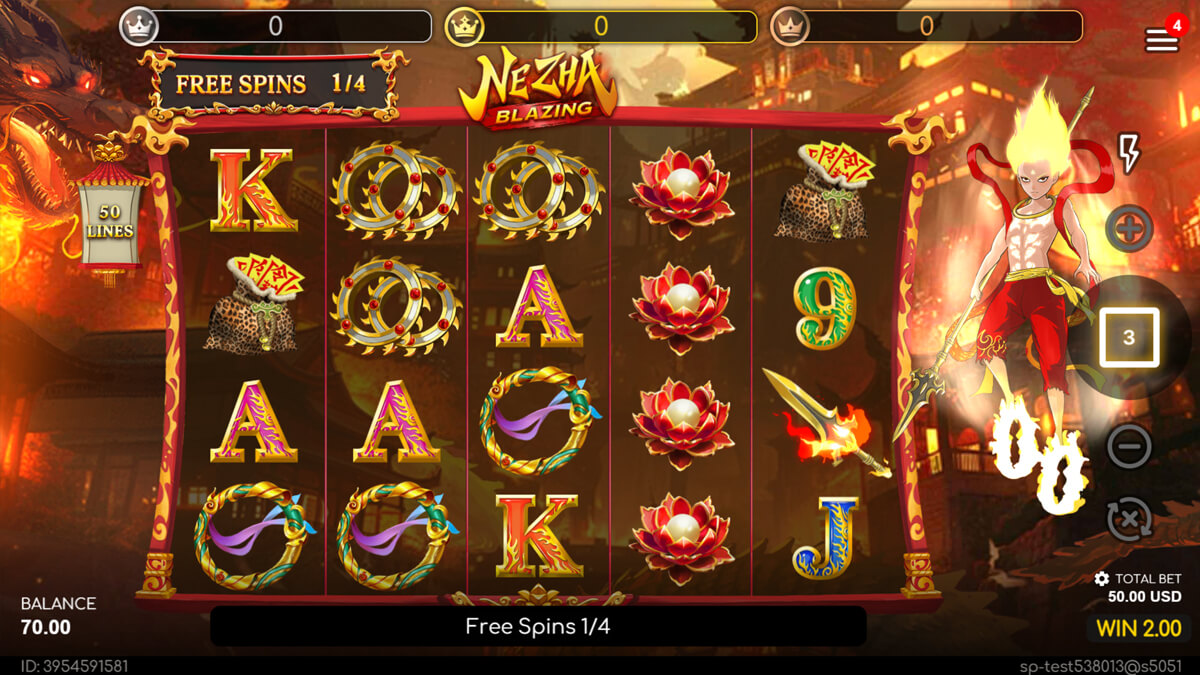Open Total Bet settings gear
Screen dimensions: 1200x675
1101,579
